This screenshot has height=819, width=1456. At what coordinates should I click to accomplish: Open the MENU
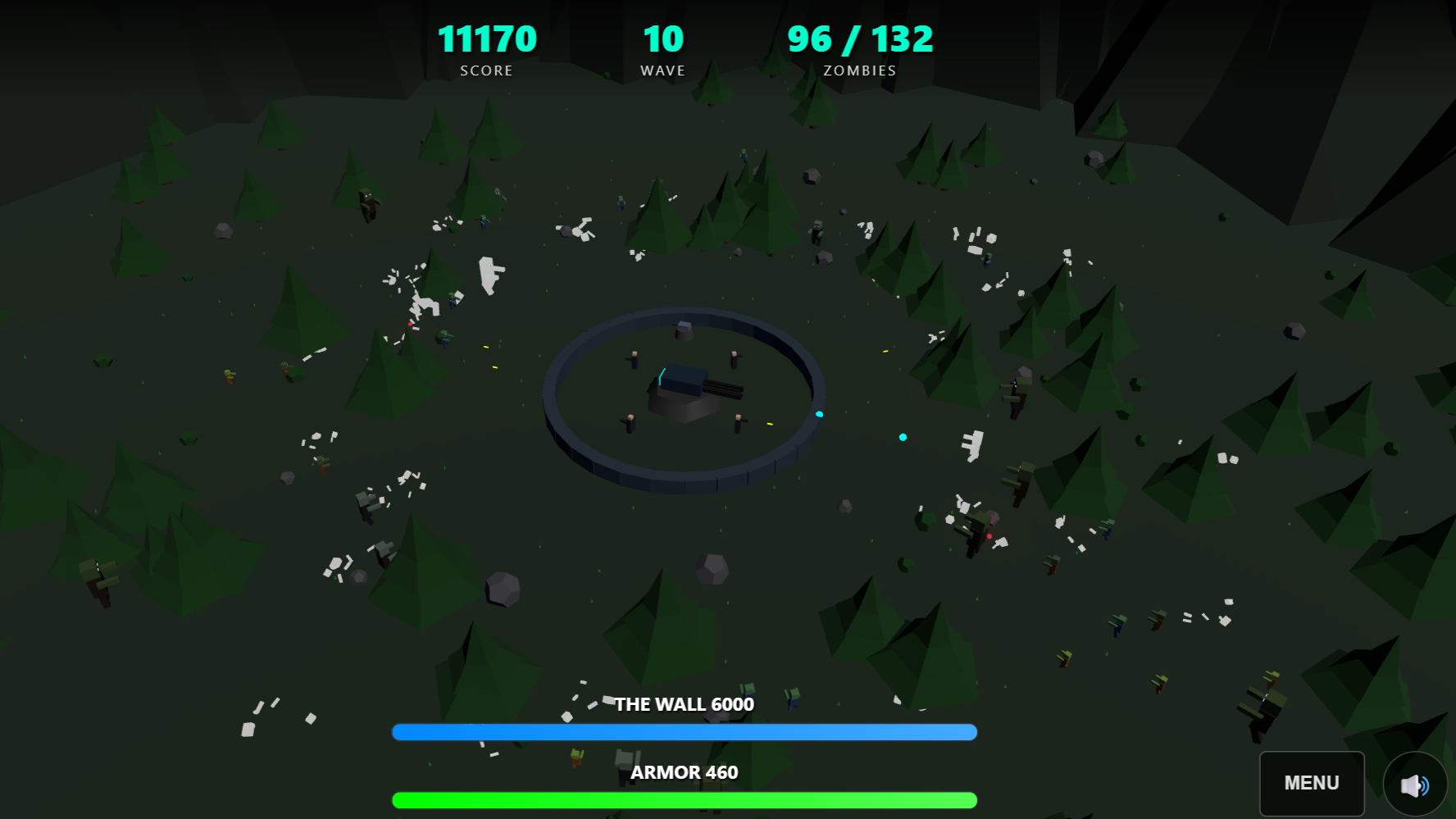pyautogui.click(x=1311, y=783)
